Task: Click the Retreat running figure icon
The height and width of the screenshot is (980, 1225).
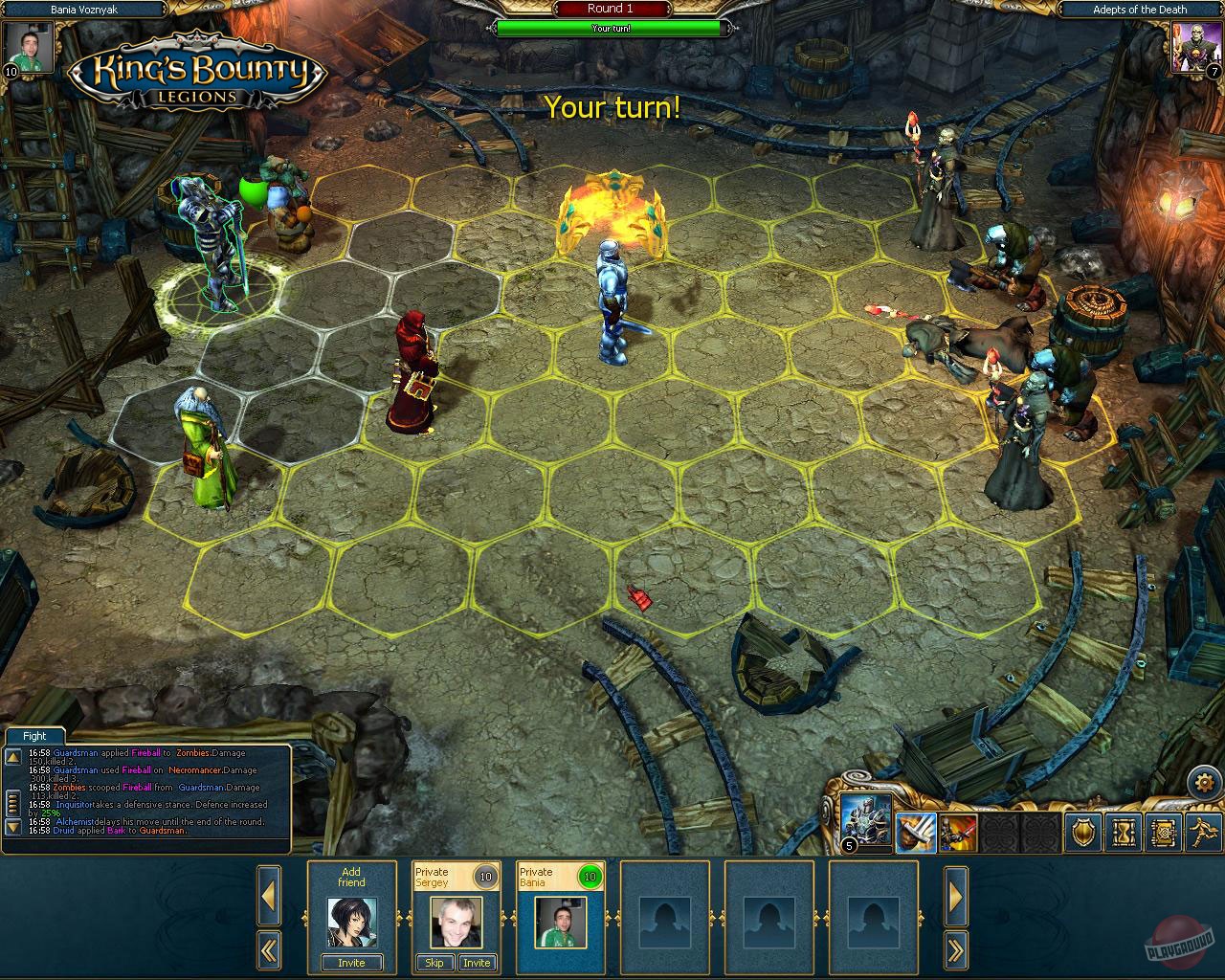Action: 1203,833
